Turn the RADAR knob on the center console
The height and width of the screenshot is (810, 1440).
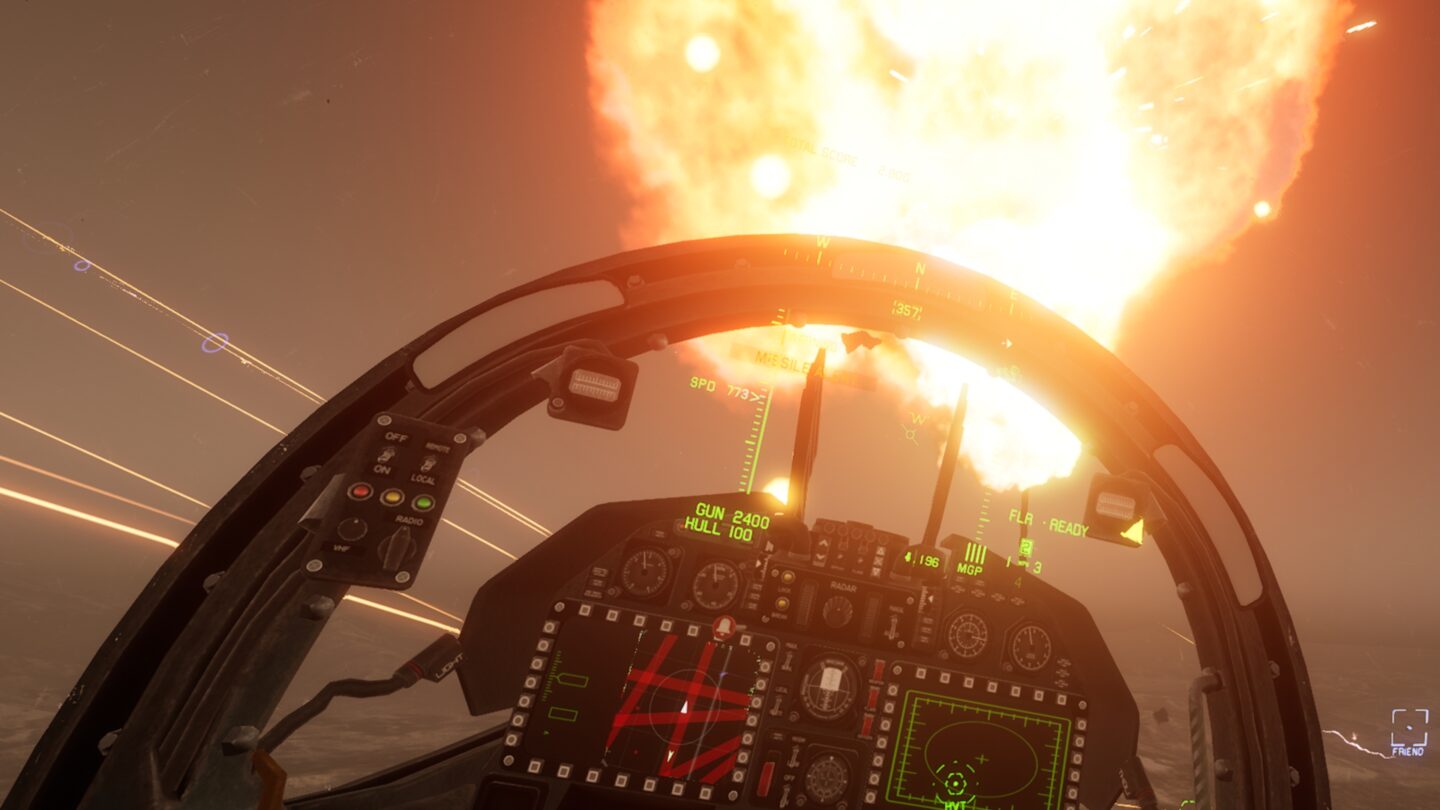tap(838, 611)
